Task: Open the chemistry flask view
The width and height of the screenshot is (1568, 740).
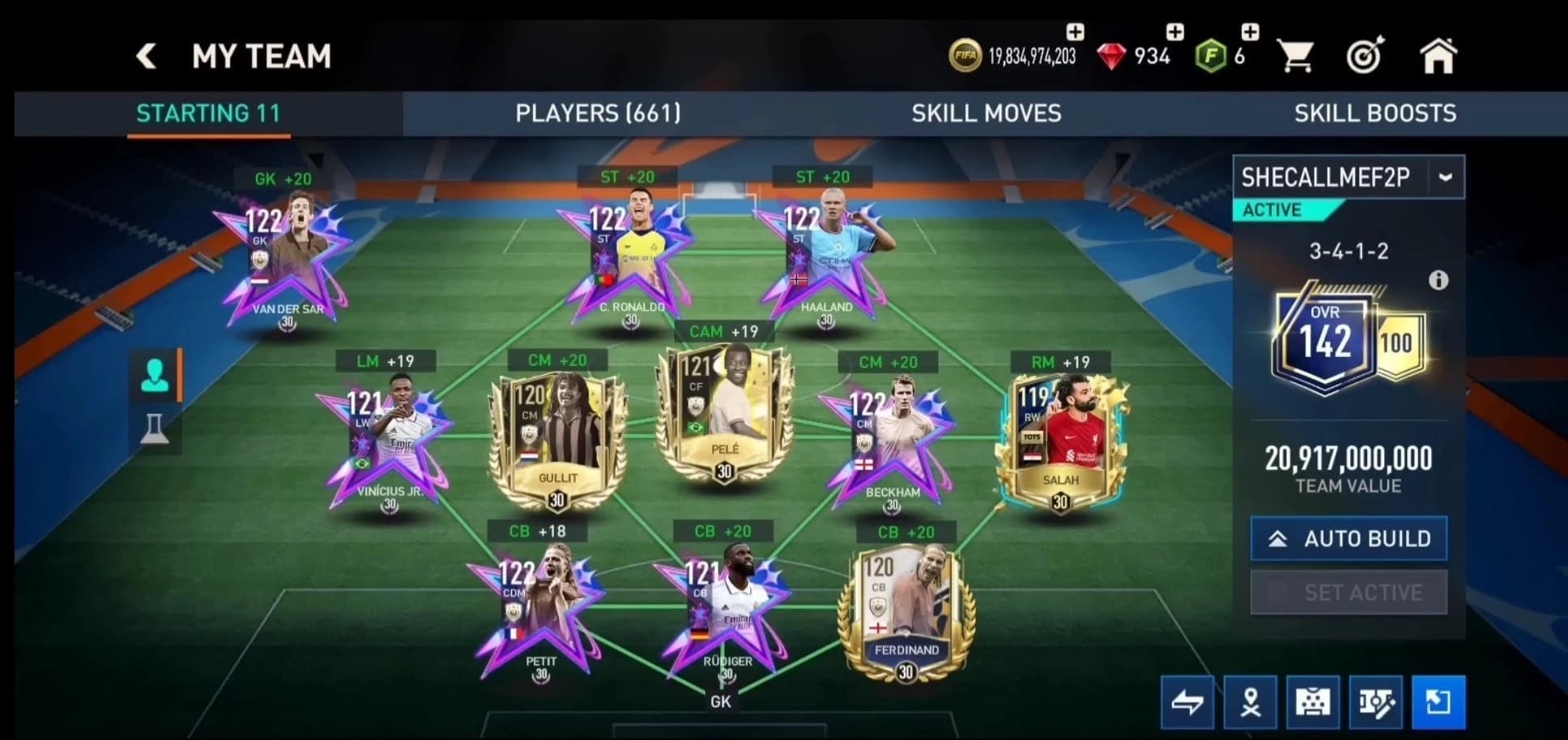Action: coord(155,430)
